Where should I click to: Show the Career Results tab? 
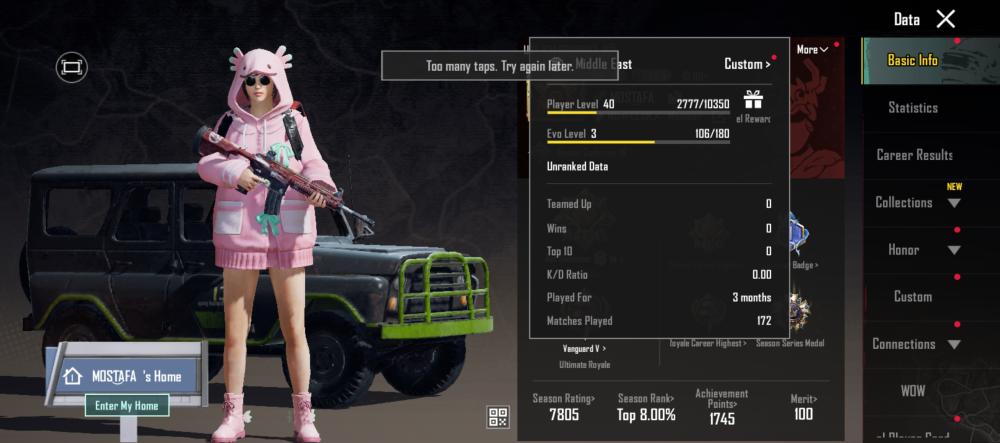click(914, 155)
